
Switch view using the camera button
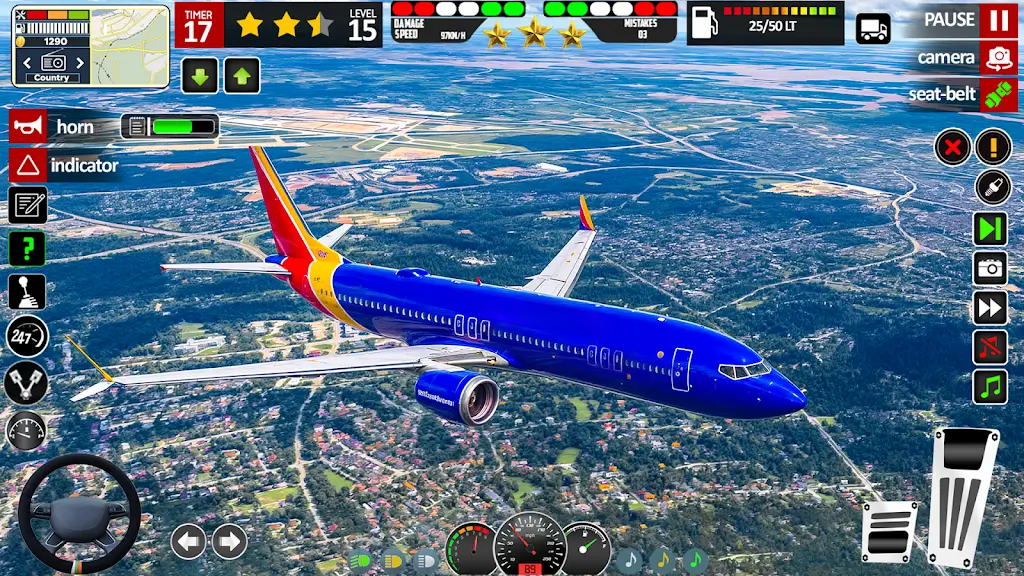(x=998, y=58)
